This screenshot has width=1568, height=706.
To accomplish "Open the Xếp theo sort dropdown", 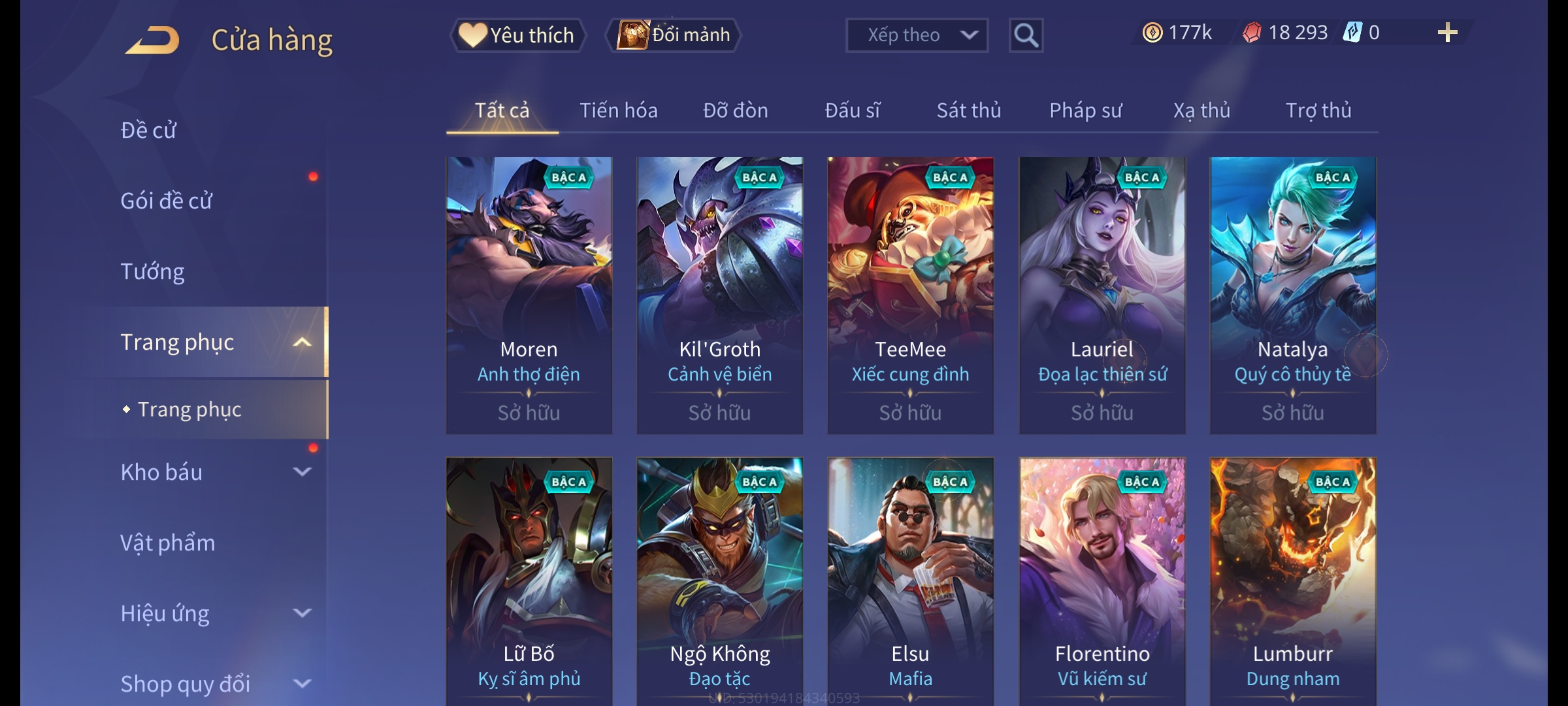I will 916,35.
